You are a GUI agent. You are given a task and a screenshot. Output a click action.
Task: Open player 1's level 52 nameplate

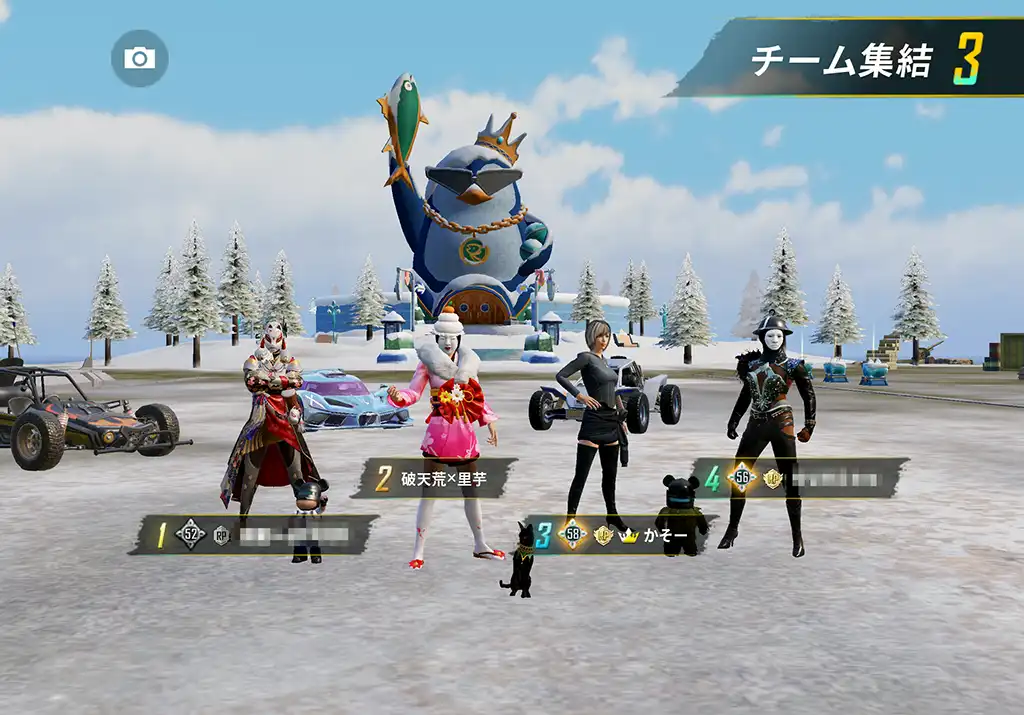pos(256,535)
